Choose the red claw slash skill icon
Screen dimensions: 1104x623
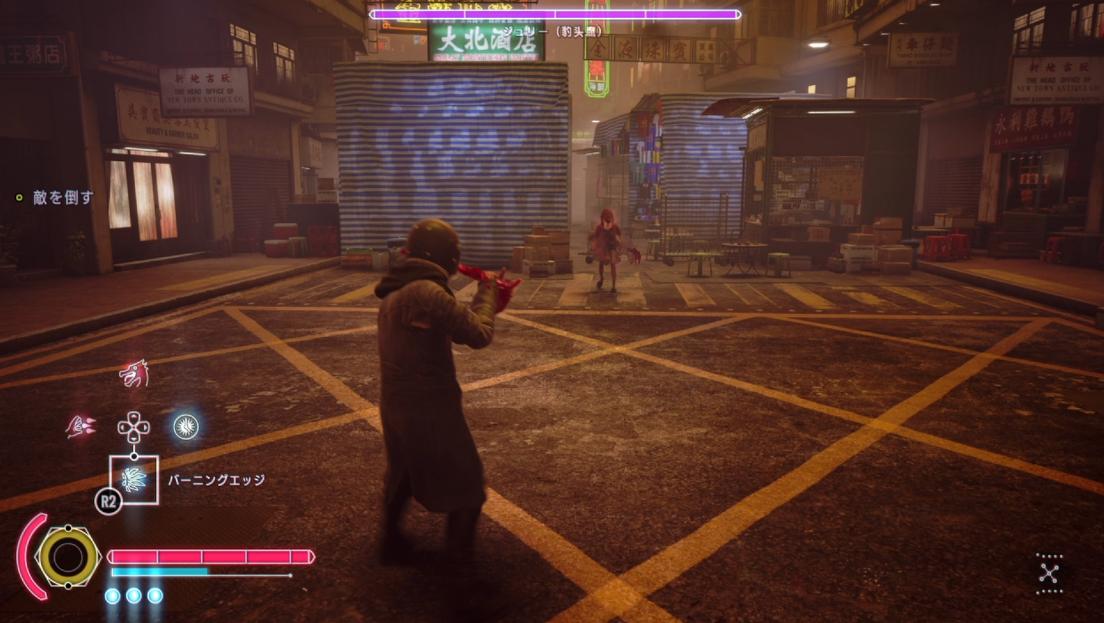(81, 427)
